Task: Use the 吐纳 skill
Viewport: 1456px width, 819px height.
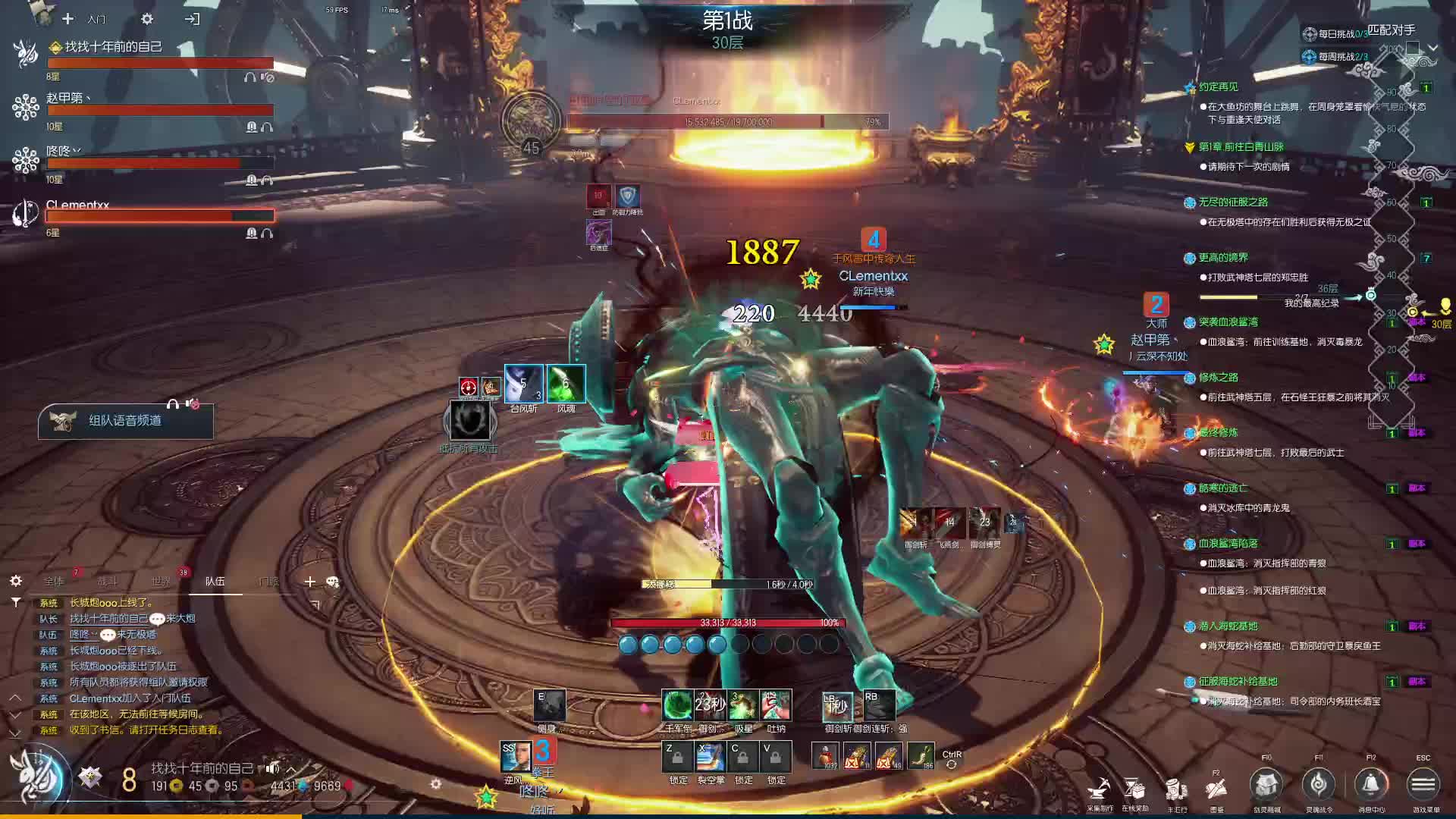Action: pyautogui.click(x=776, y=705)
